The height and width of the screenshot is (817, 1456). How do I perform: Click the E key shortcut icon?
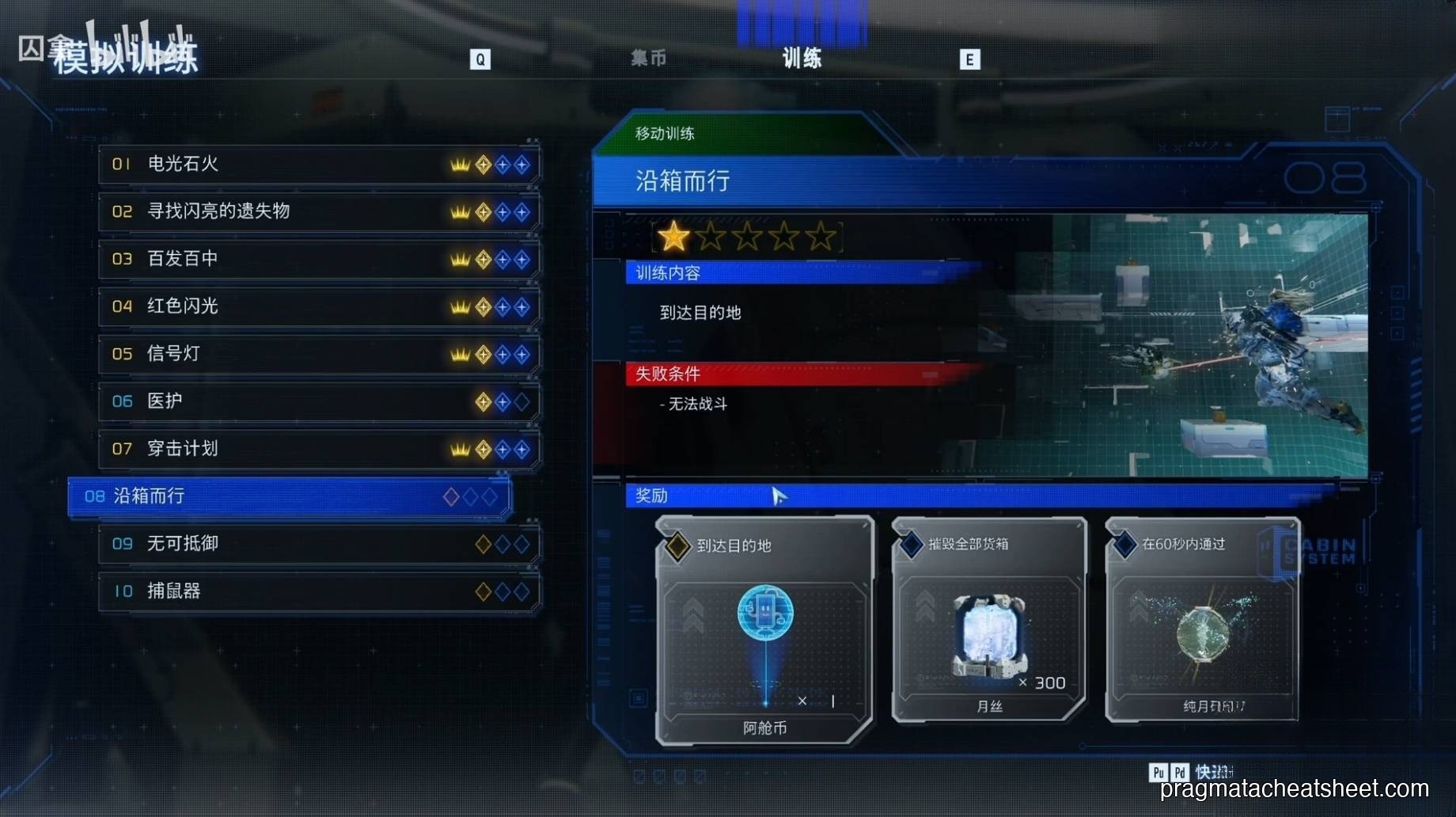[x=969, y=59]
